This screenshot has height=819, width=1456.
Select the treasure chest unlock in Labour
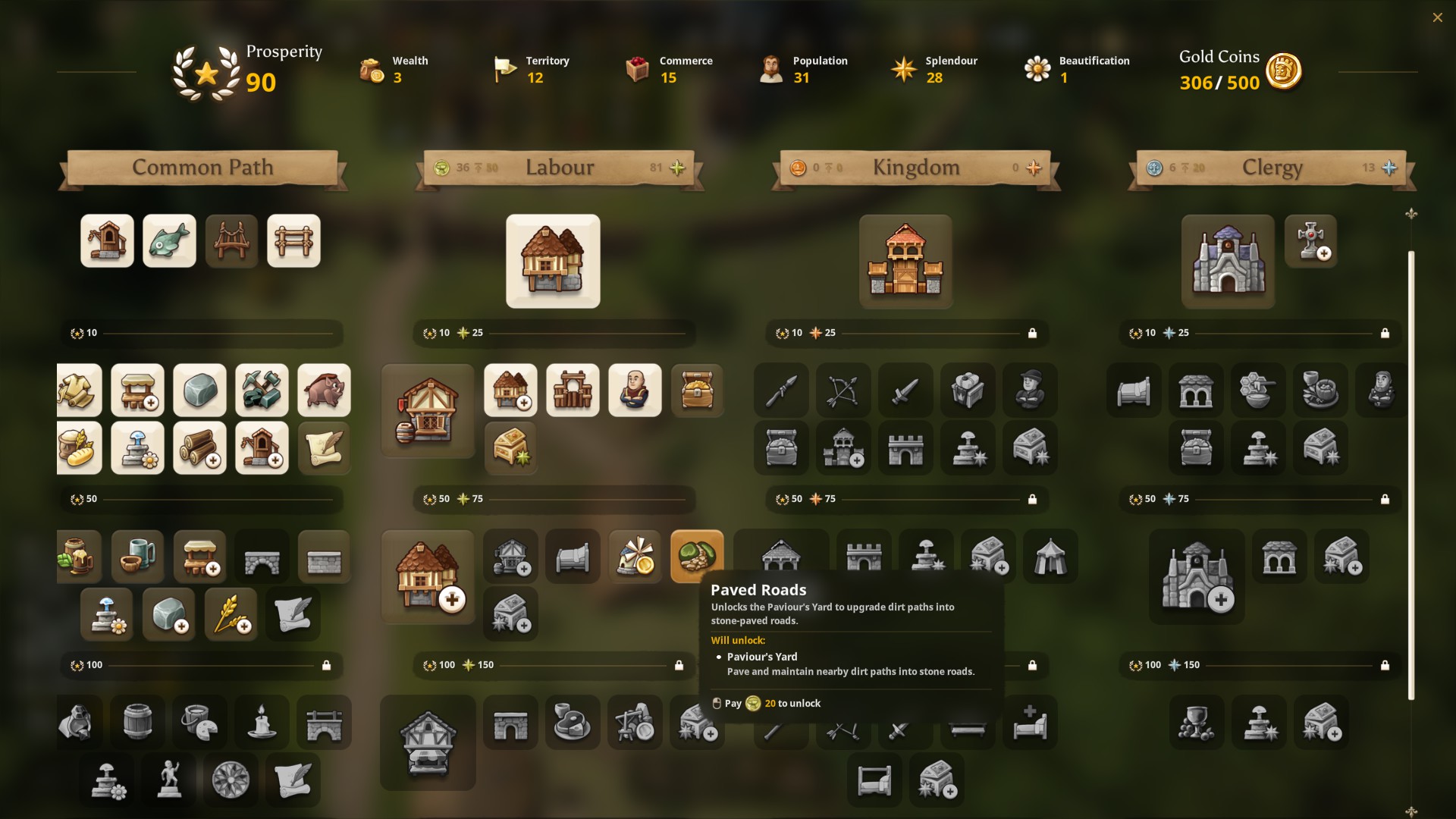(x=697, y=391)
